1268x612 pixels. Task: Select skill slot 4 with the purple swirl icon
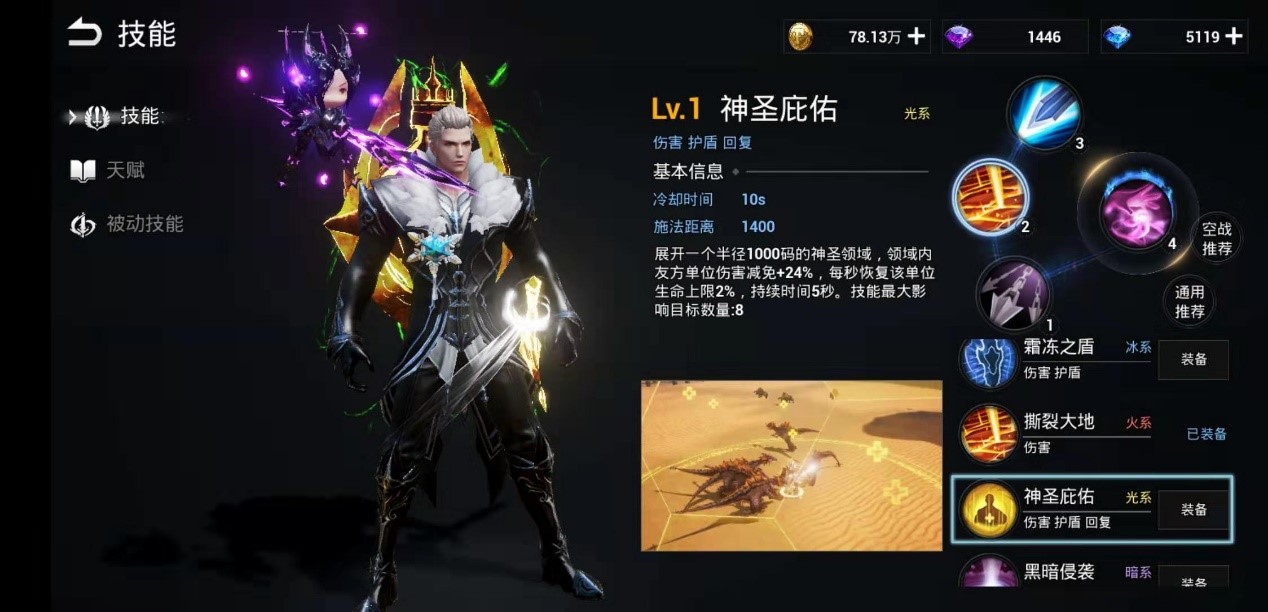[x=1136, y=210]
